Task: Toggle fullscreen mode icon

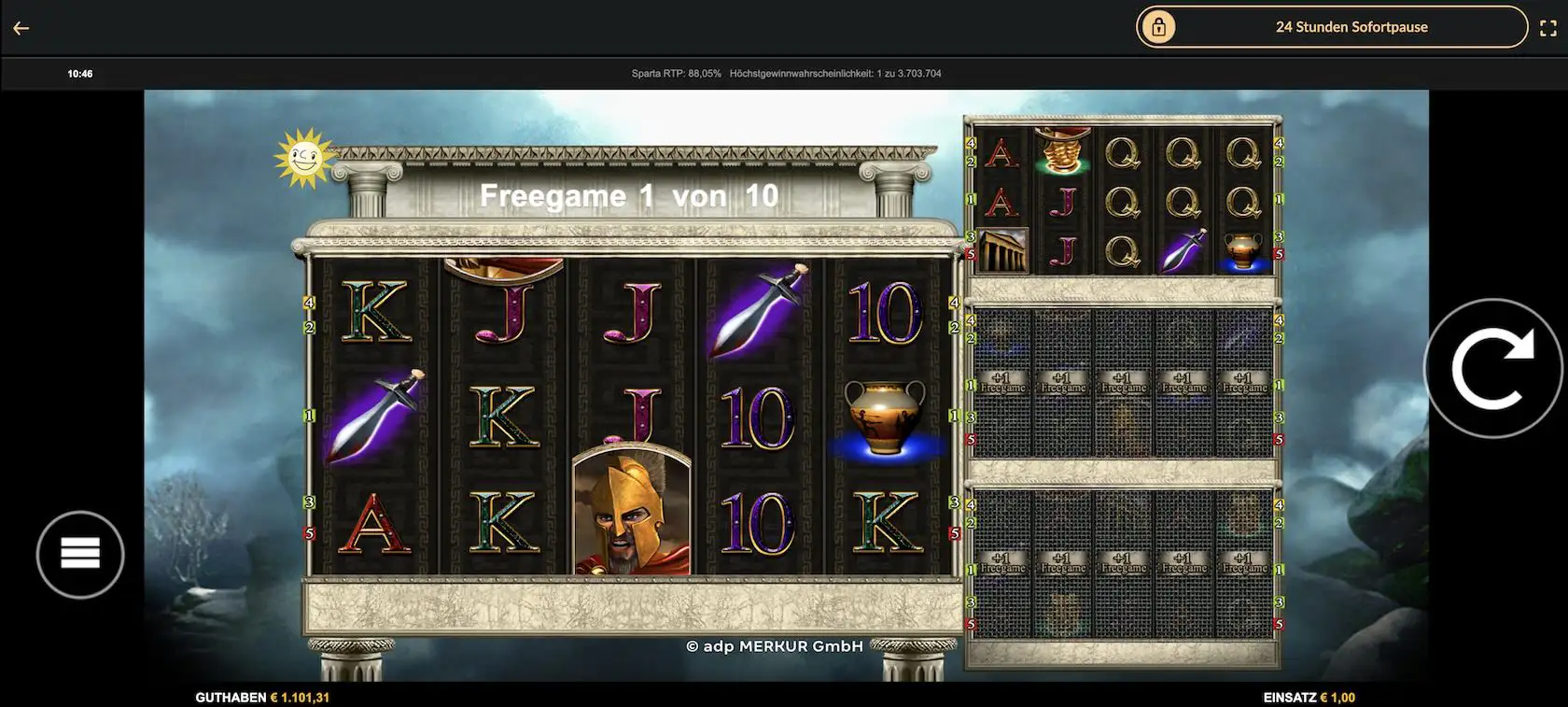Action: 1547,28
